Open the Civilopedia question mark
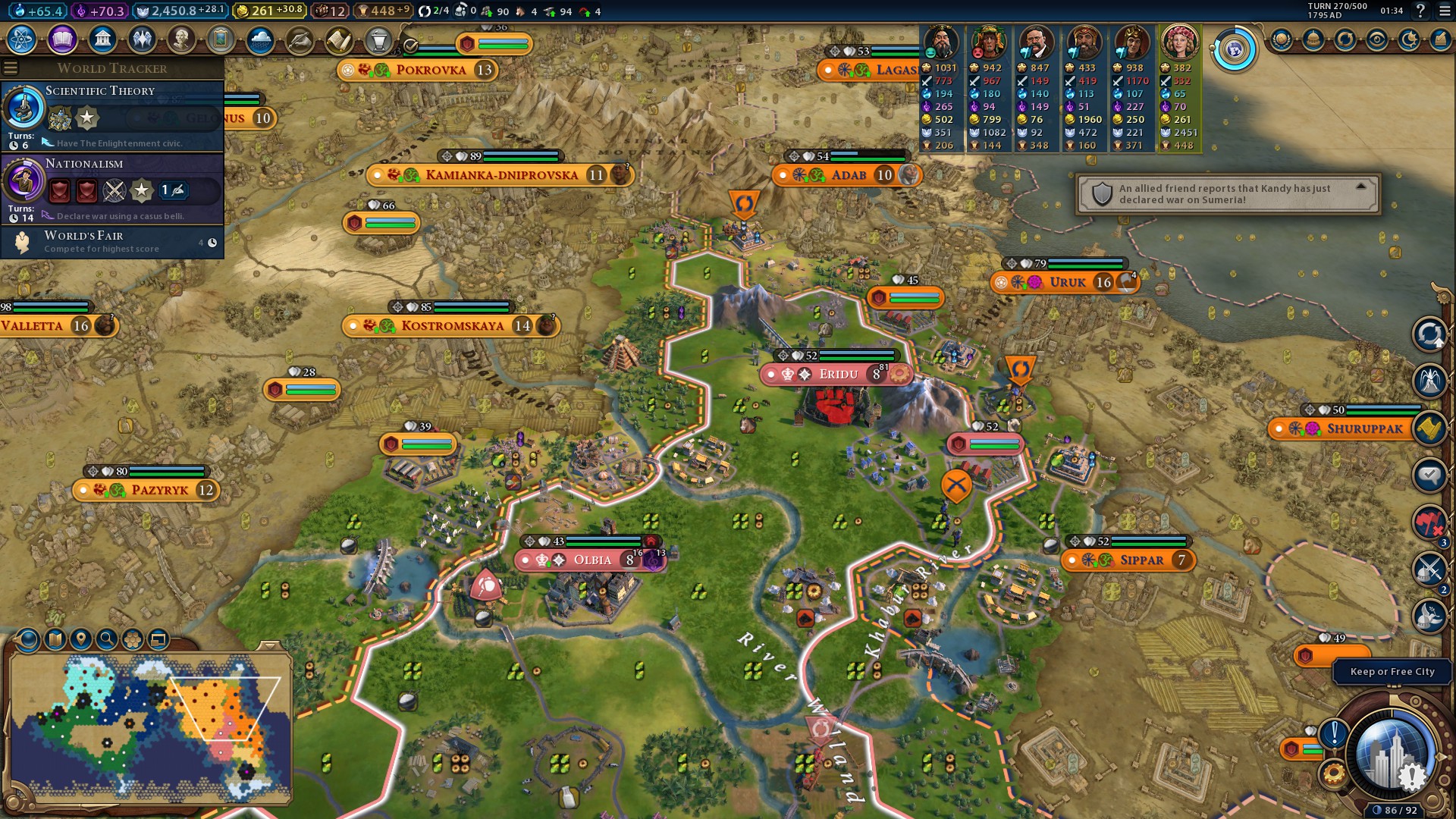Viewport: 1456px width, 819px height. (1420, 11)
